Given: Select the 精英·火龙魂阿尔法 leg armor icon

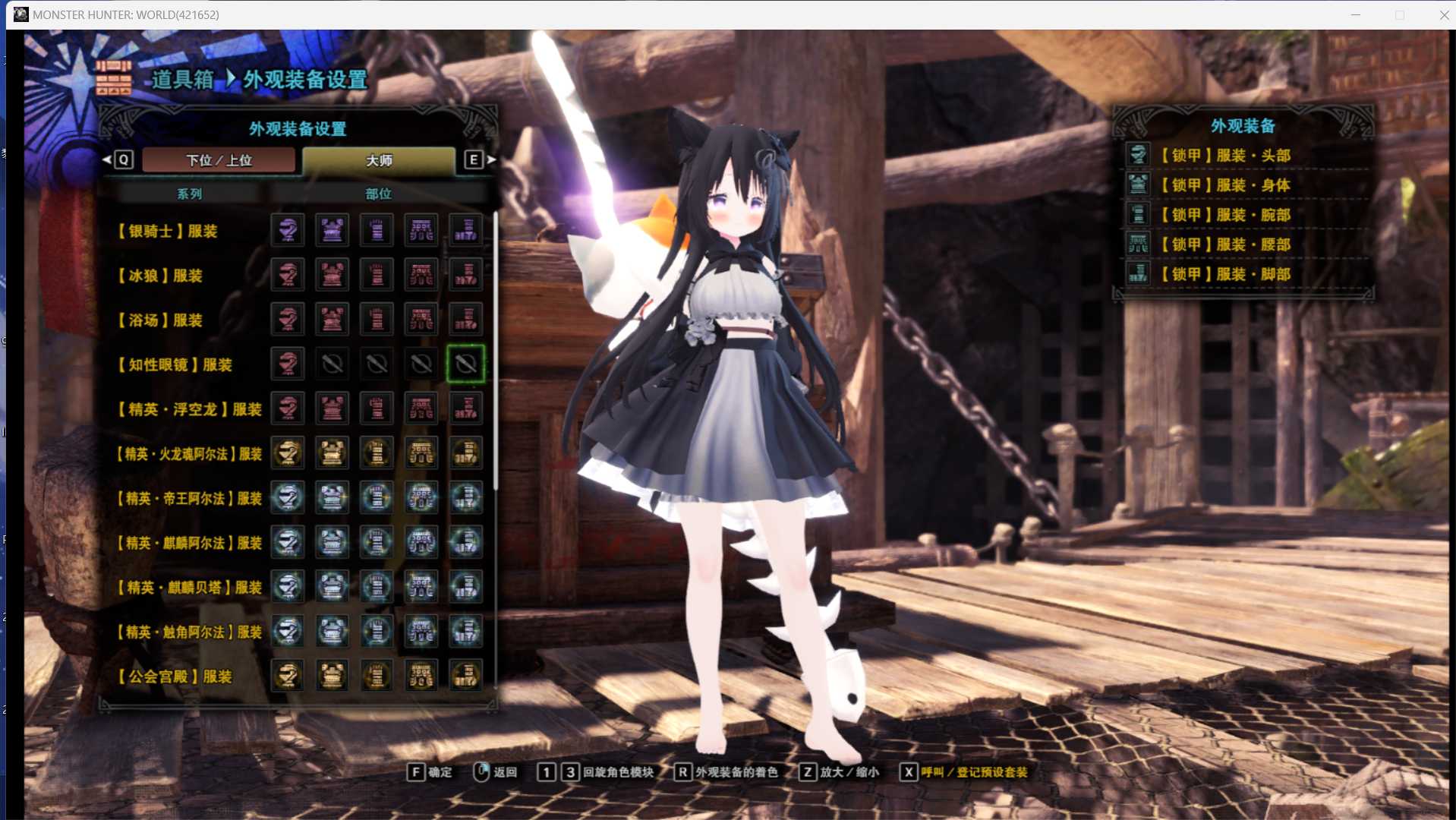Looking at the screenshot, I should click(465, 453).
